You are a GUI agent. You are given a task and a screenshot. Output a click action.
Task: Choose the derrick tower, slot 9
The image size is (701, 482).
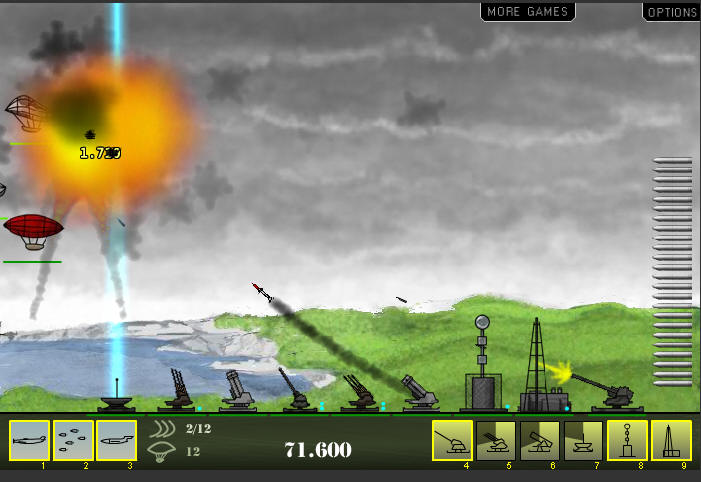tap(672, 440)
